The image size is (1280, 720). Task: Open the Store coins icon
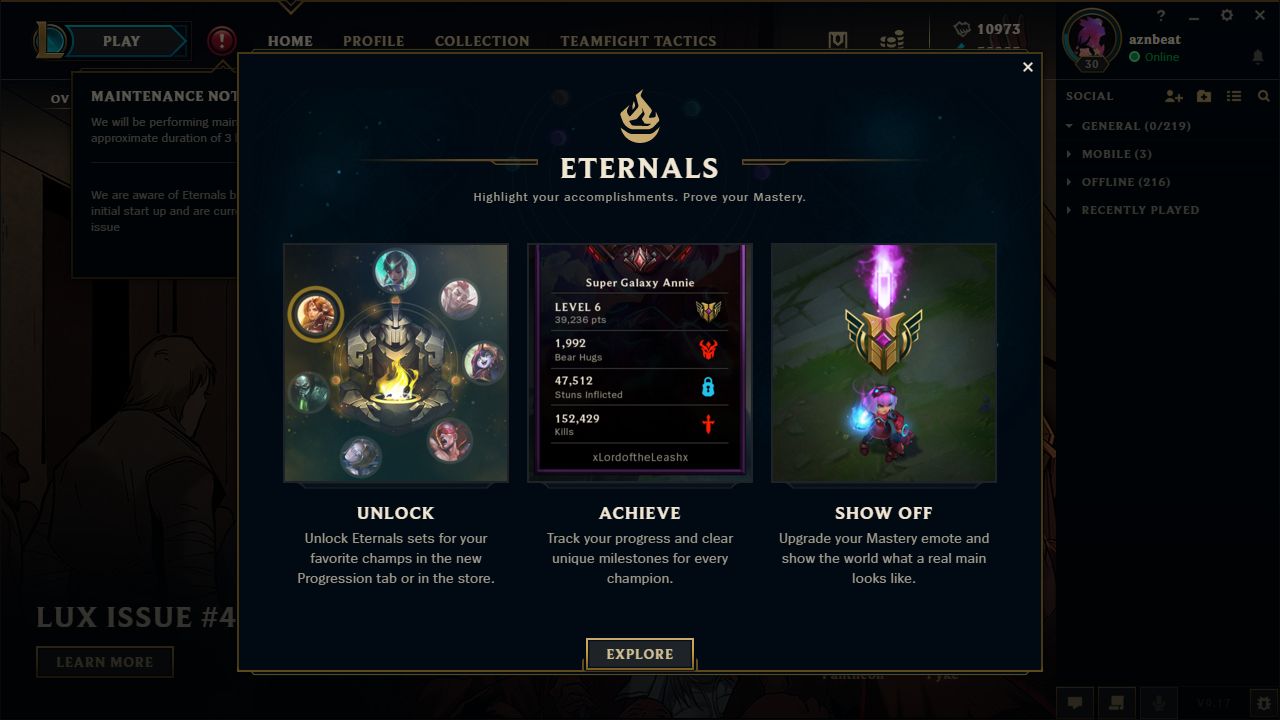tap(890, 41)
